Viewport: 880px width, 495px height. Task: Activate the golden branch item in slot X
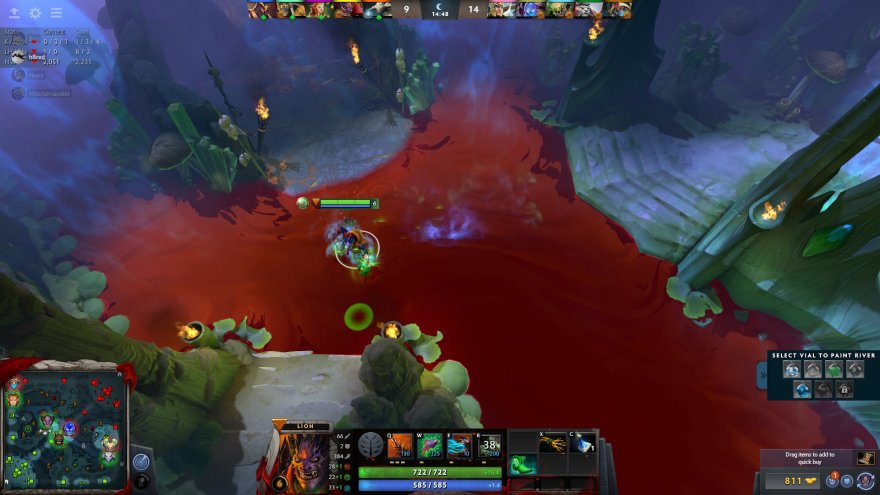(553, 442)
